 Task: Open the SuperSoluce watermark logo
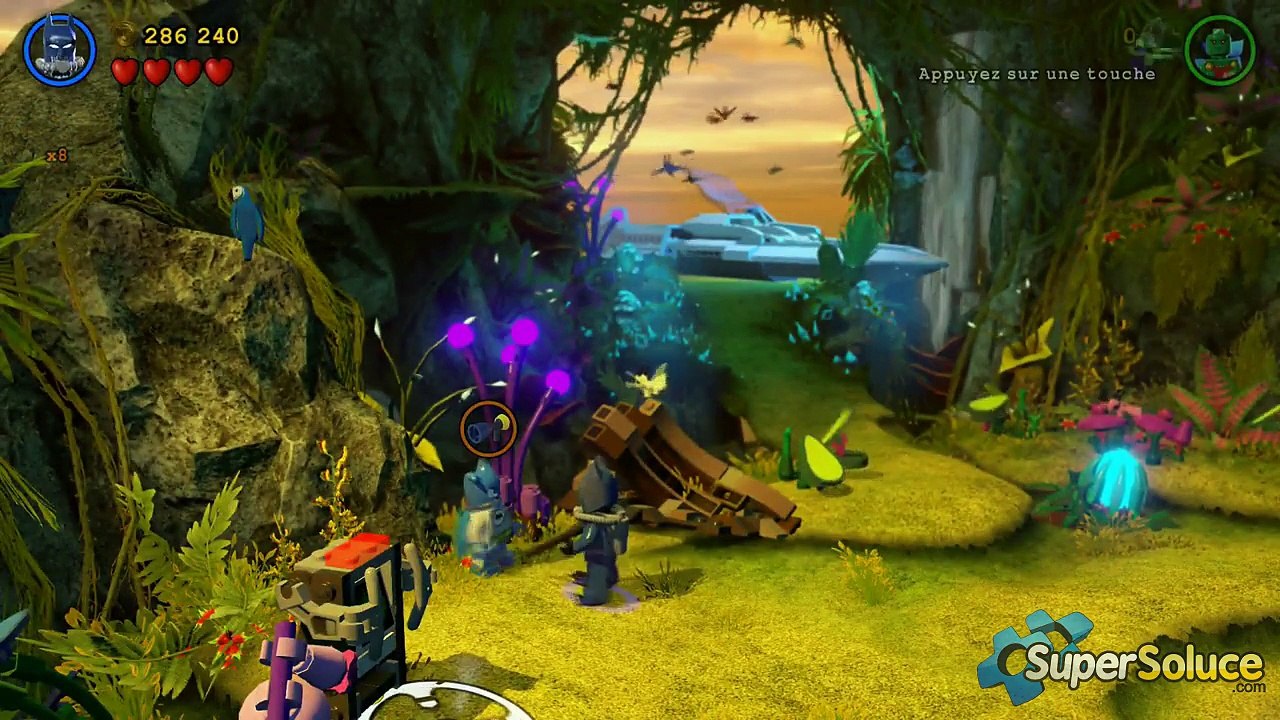1121,662
